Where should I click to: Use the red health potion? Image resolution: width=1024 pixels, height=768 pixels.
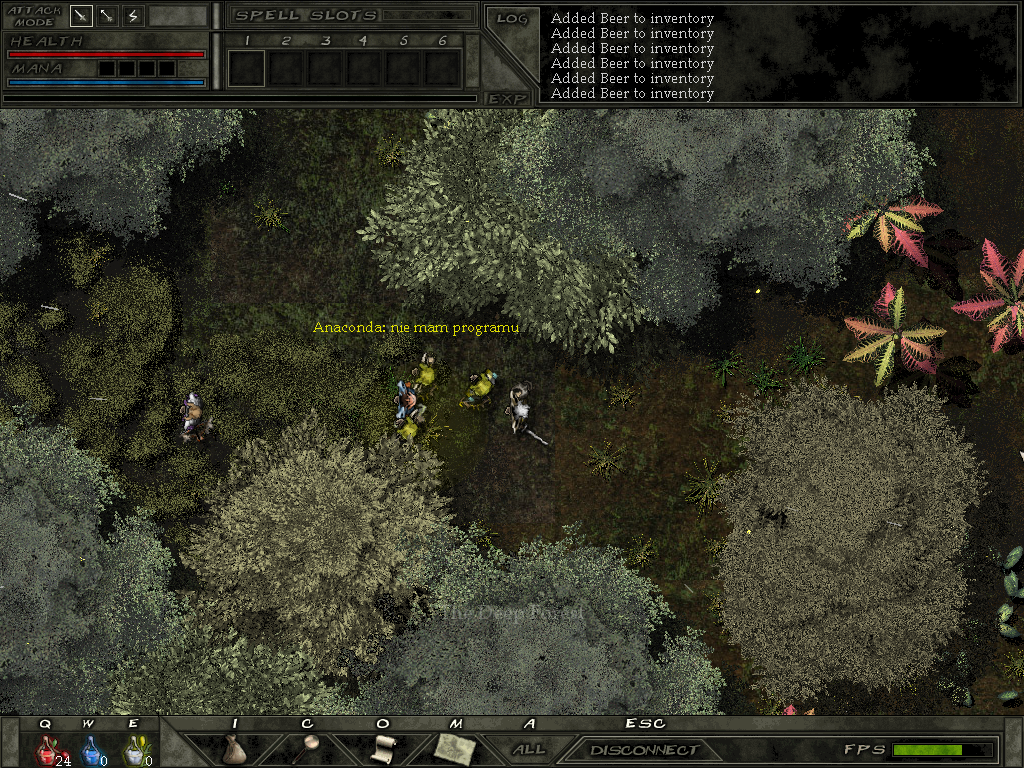(x=46, y=749)
